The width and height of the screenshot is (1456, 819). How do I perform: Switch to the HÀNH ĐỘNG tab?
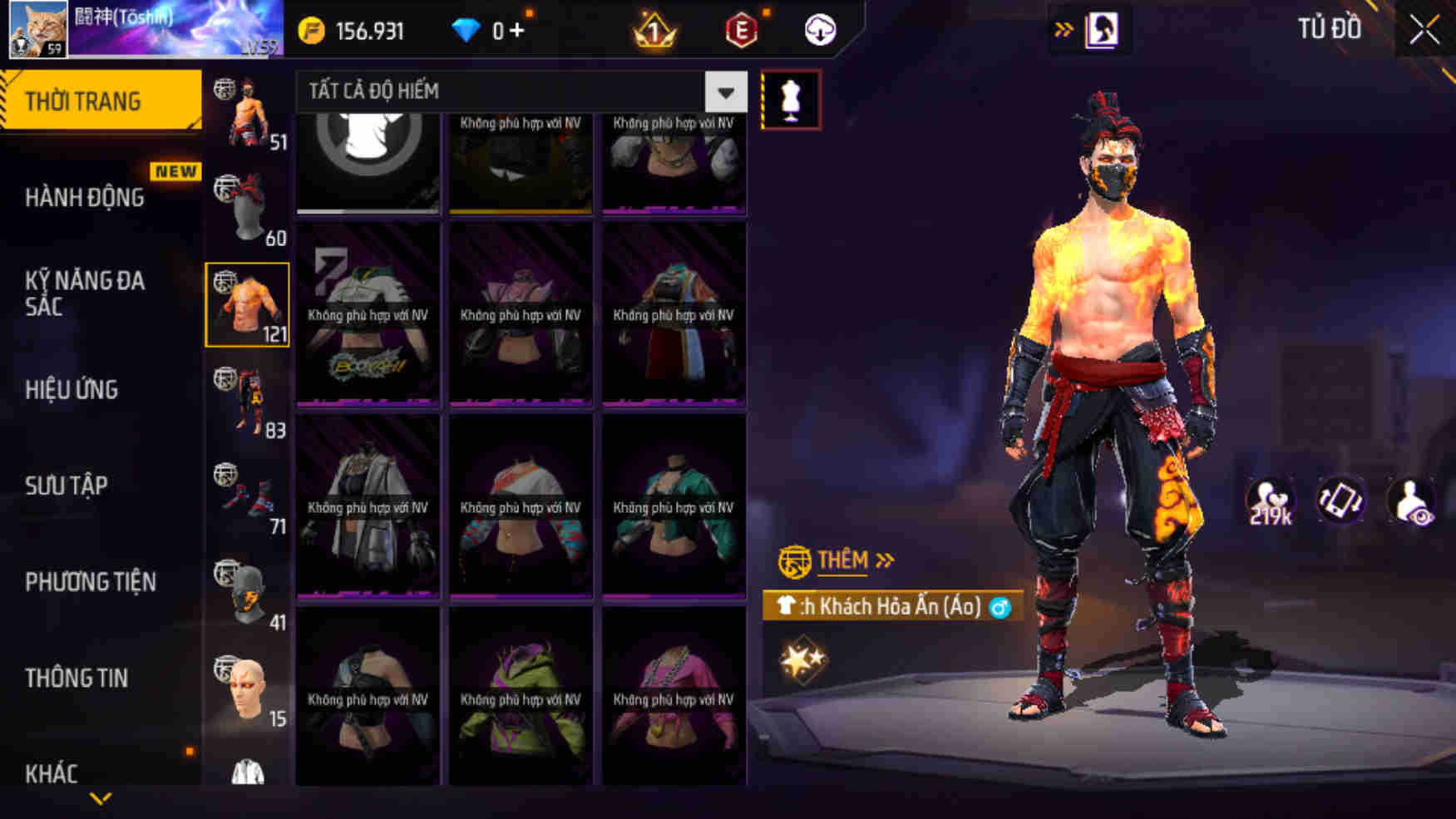[83, 198]
